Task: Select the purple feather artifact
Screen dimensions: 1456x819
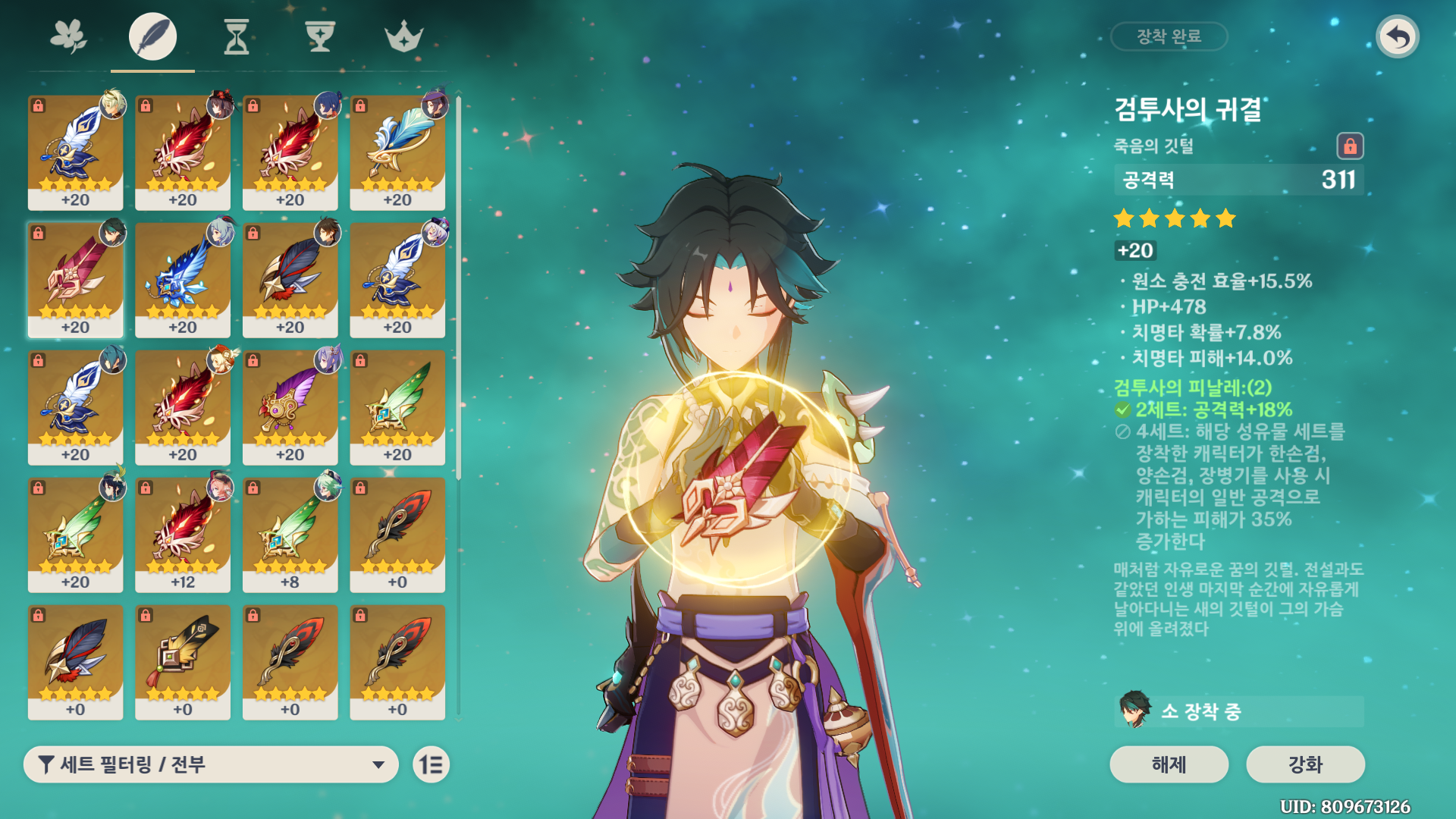Action: [x=290, y=407]
